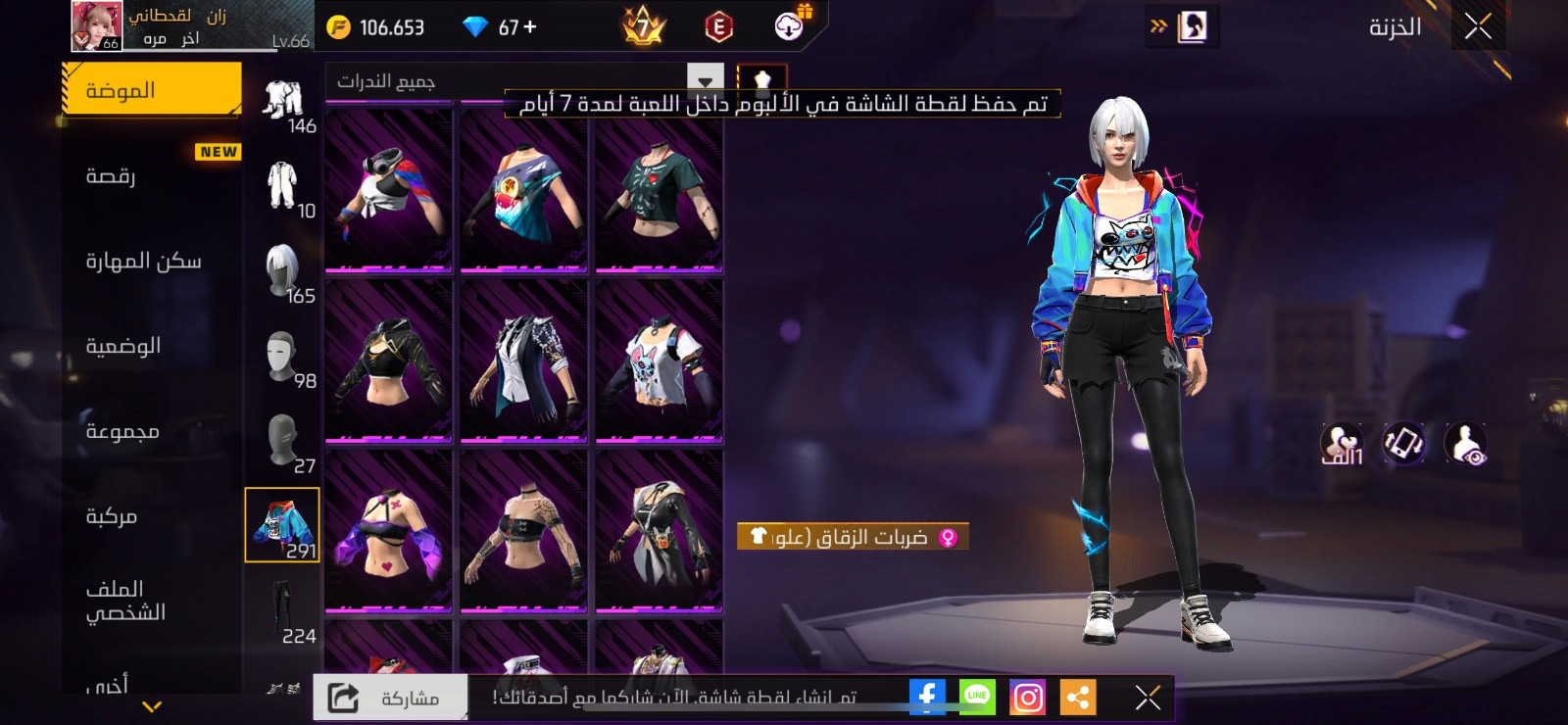Screen dimensions: 1568x725
Task: Share the screenshot to Facebook
Action: pyautogui.click(x=926, y=697)
